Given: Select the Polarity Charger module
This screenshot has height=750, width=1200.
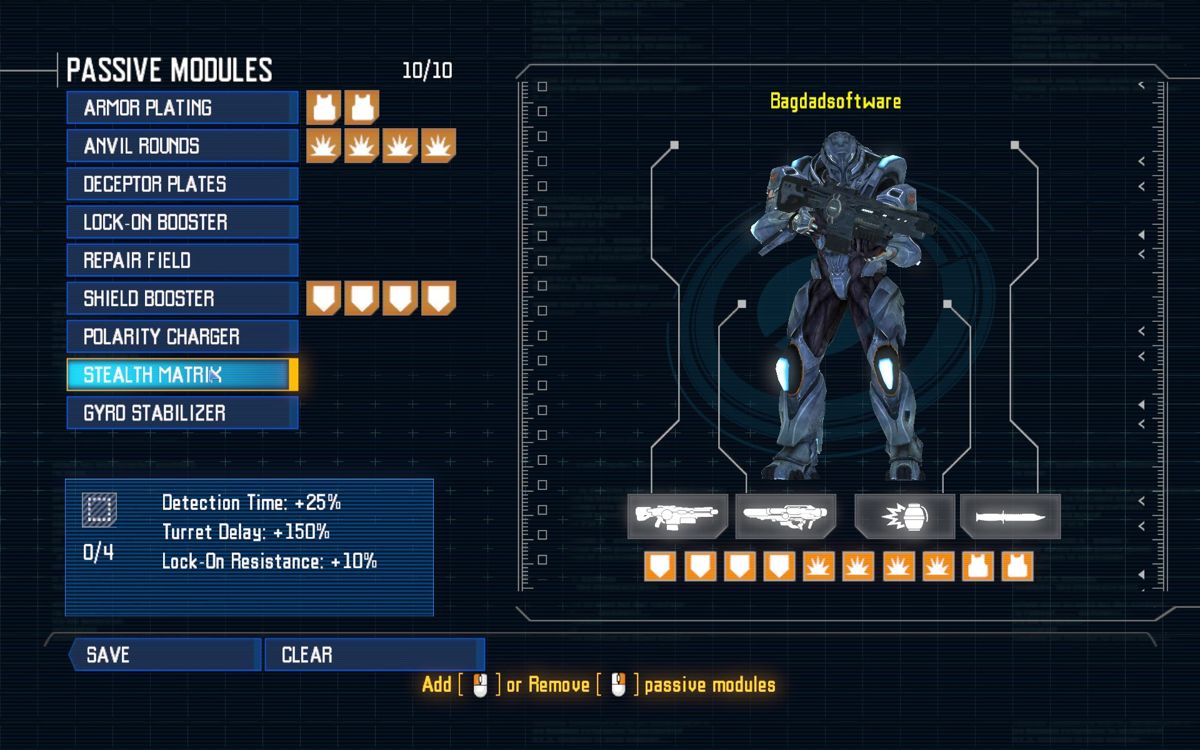Looking at the screenshot, I should [x=182, y=336].
